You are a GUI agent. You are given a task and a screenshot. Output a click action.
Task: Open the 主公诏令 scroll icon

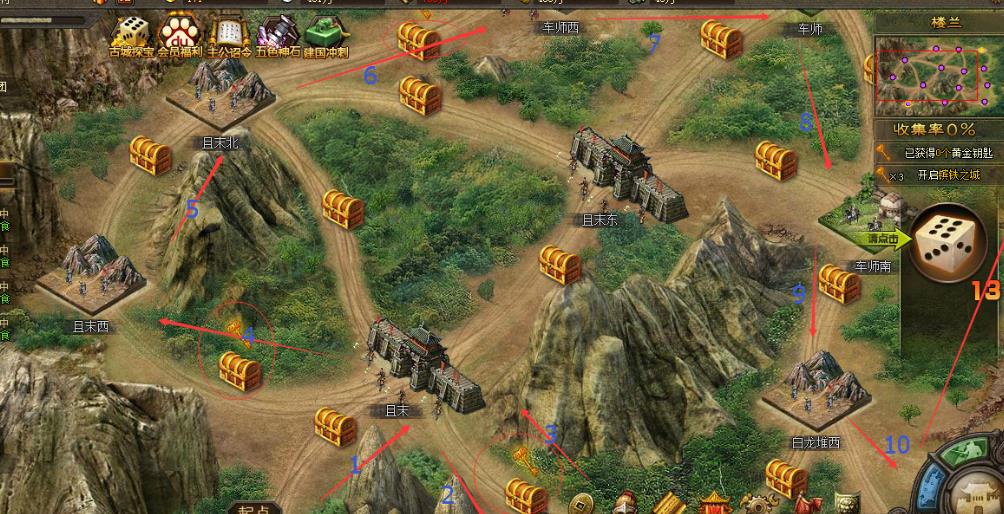pyautogui.click(x=231, y=37)
